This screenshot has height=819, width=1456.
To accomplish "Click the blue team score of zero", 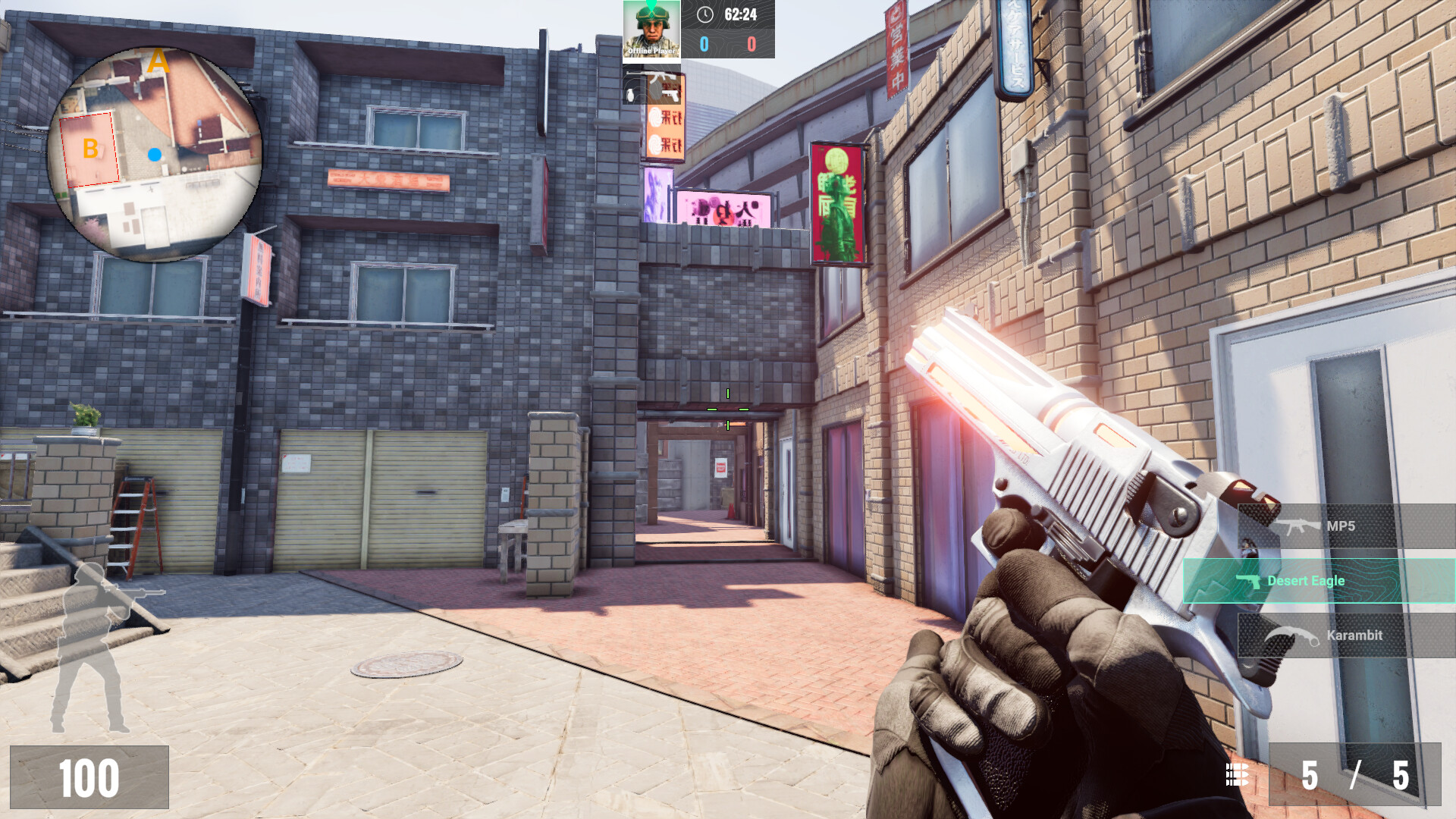I will pyautogui.click(x=704, y=45).
